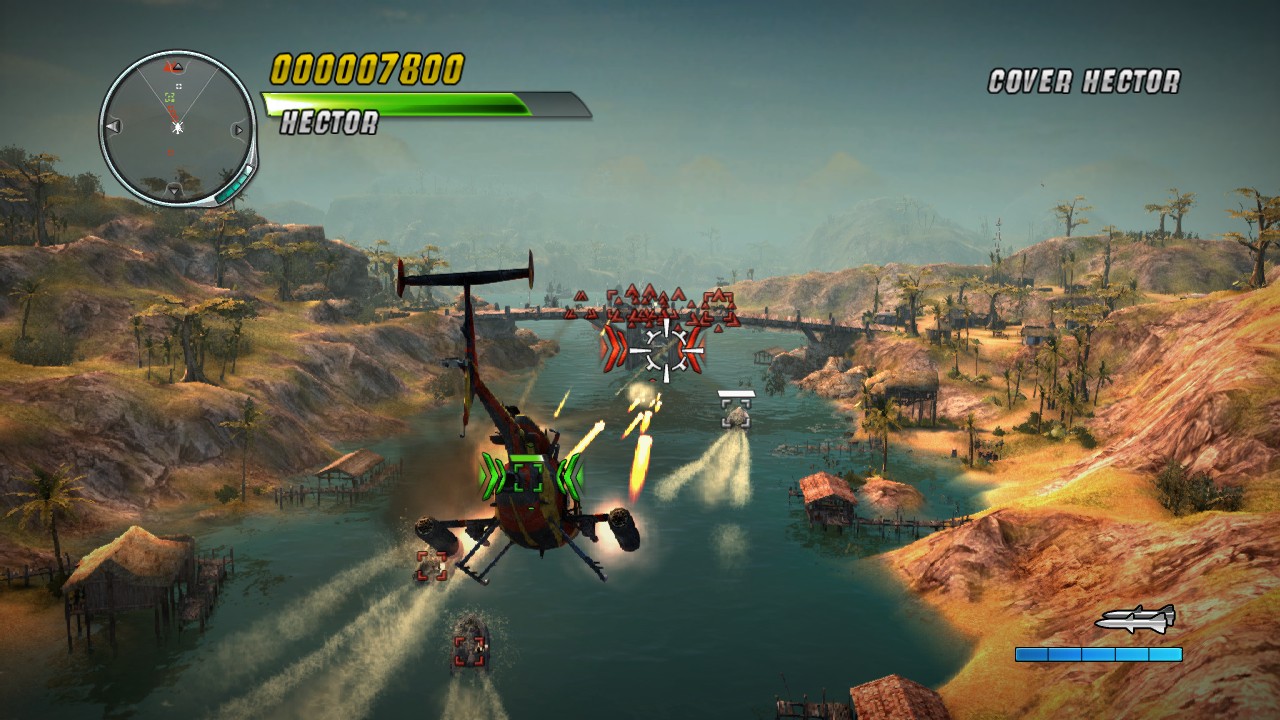Click the player helicopter arrow on the minimap
Screen dimensions: 1280x720
pyautogui.click(x=178, y=128)
